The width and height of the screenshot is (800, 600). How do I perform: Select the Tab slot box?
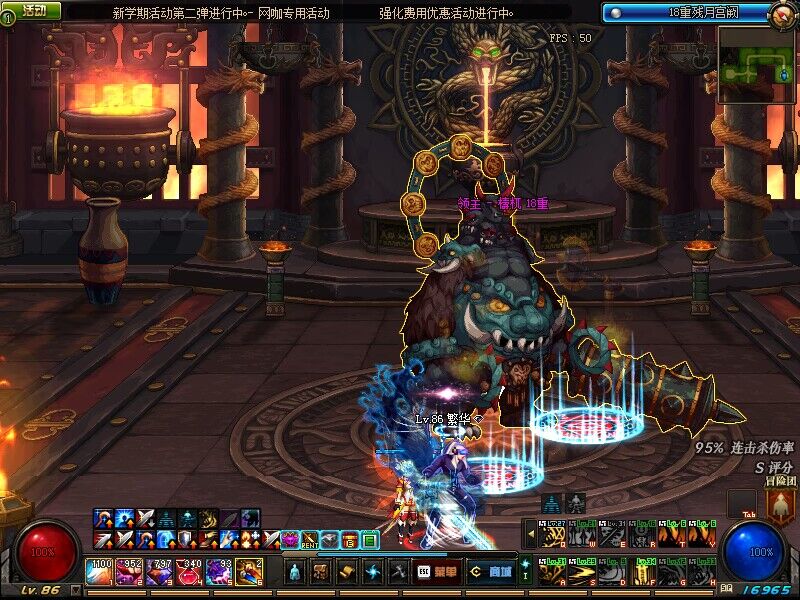(741, 504)
